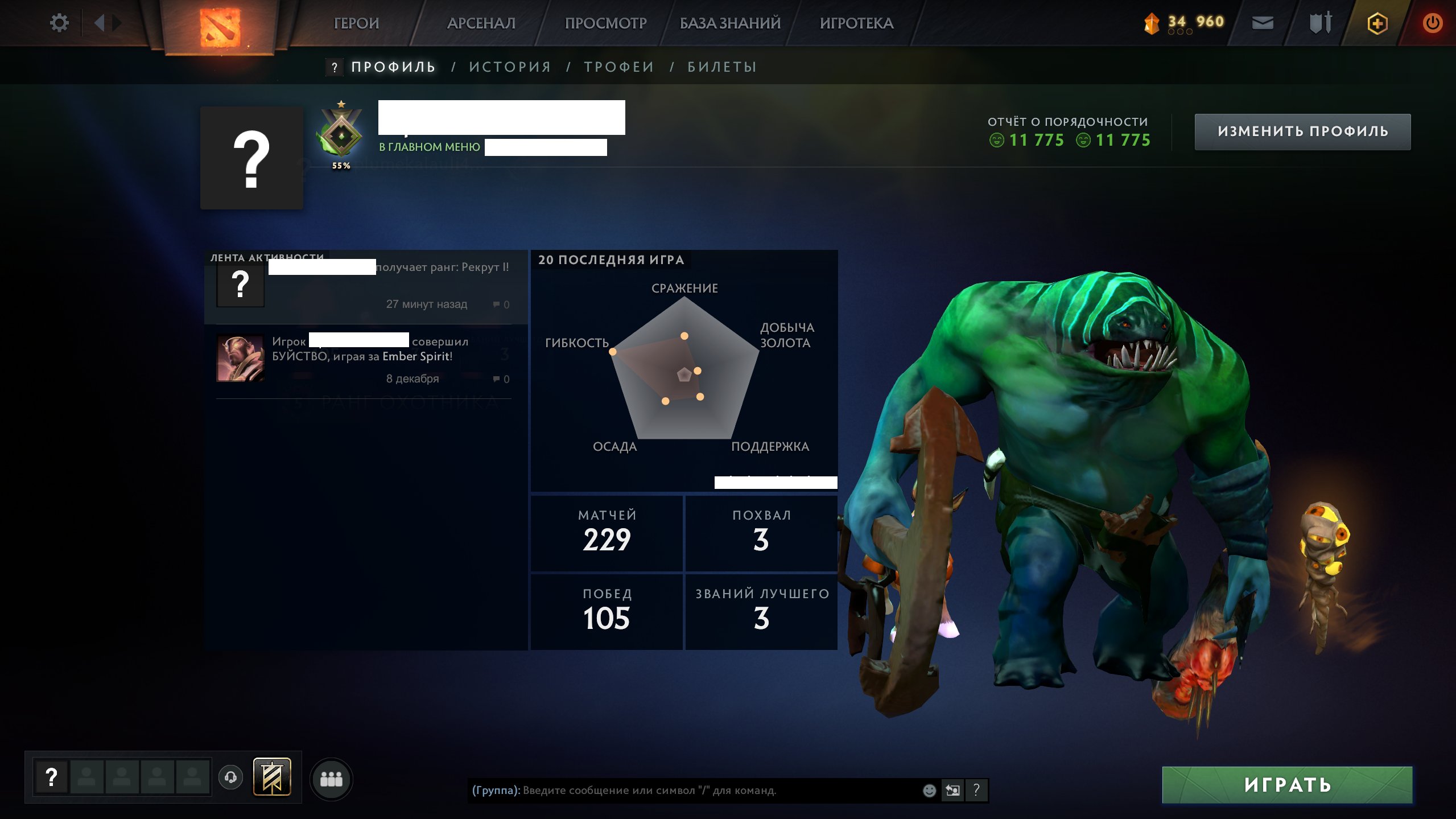
Task: Open the mail notifications envelope icon
Action: (x=1263, y=23)
